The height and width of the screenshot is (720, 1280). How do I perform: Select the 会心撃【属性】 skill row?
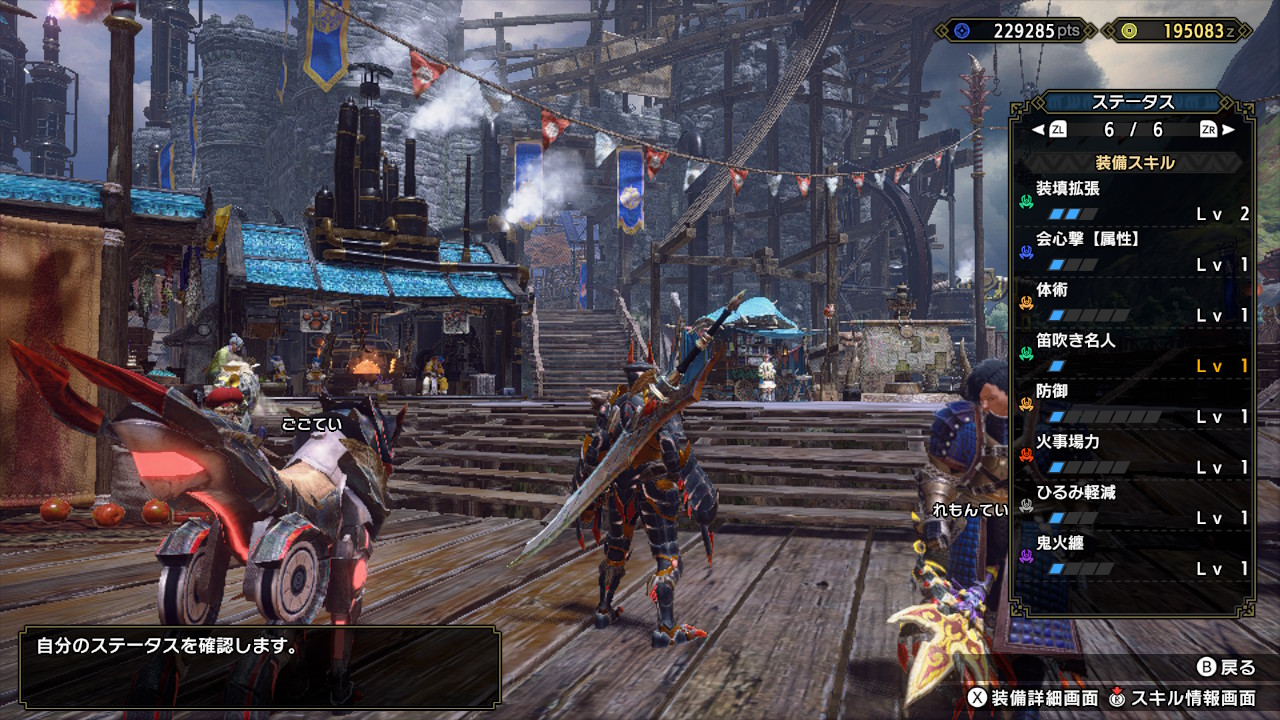tap(1134, 252)
